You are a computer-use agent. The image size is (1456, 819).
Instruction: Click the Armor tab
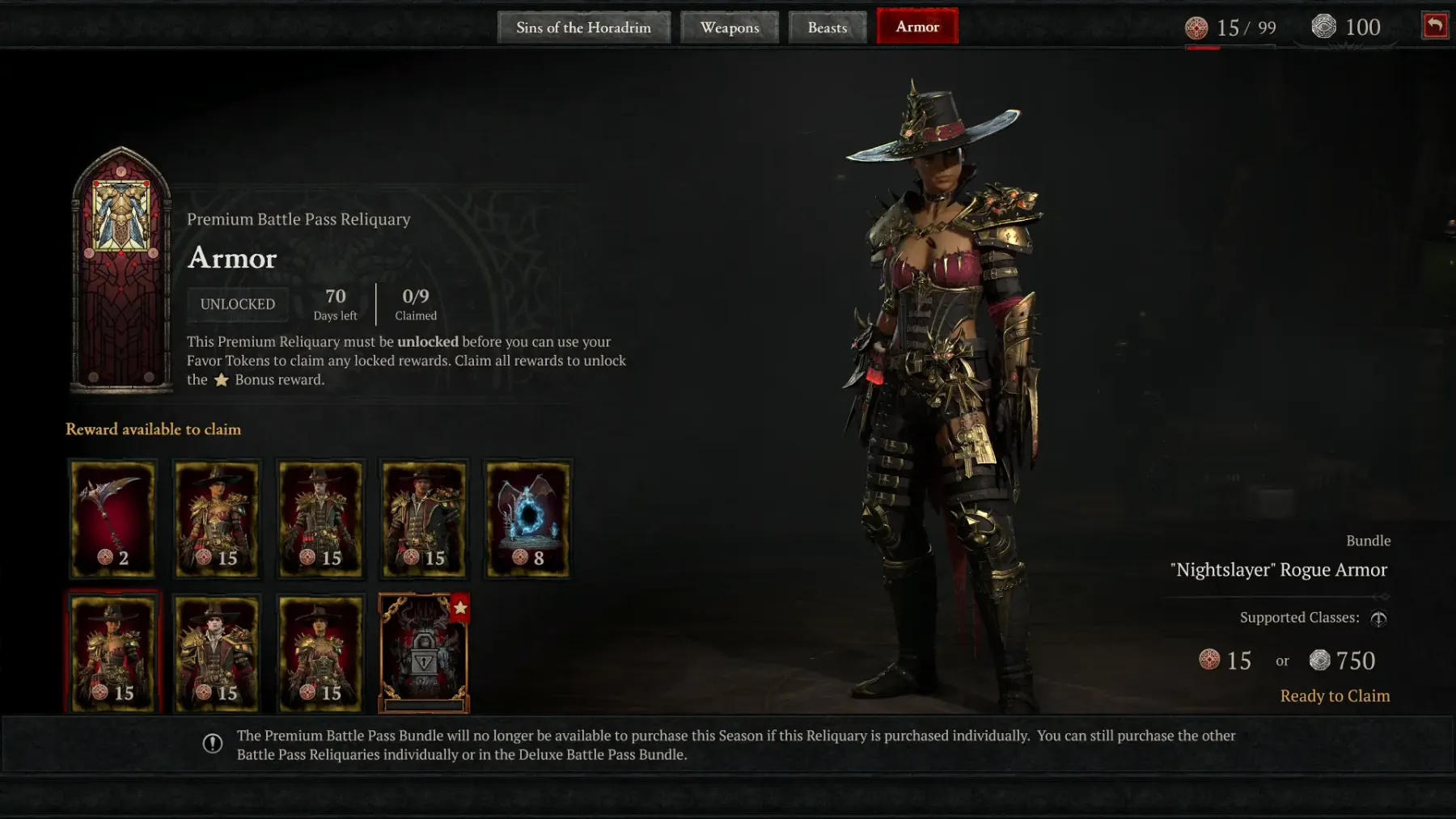(917, 27)
